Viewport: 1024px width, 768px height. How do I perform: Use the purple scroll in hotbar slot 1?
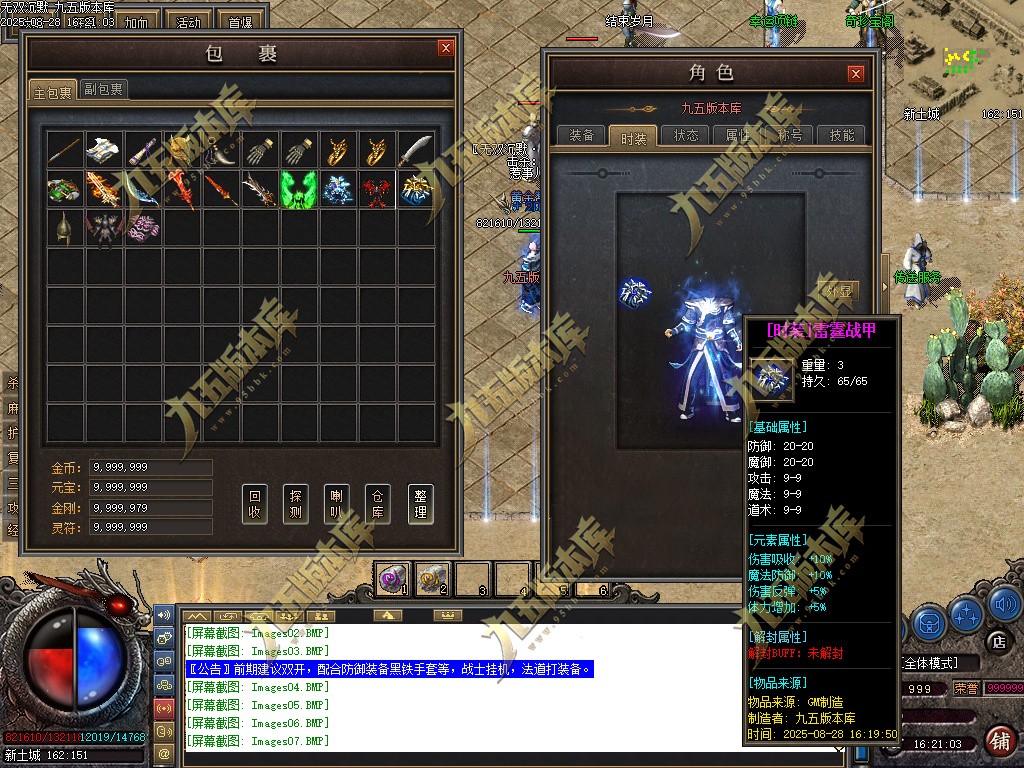393,577
